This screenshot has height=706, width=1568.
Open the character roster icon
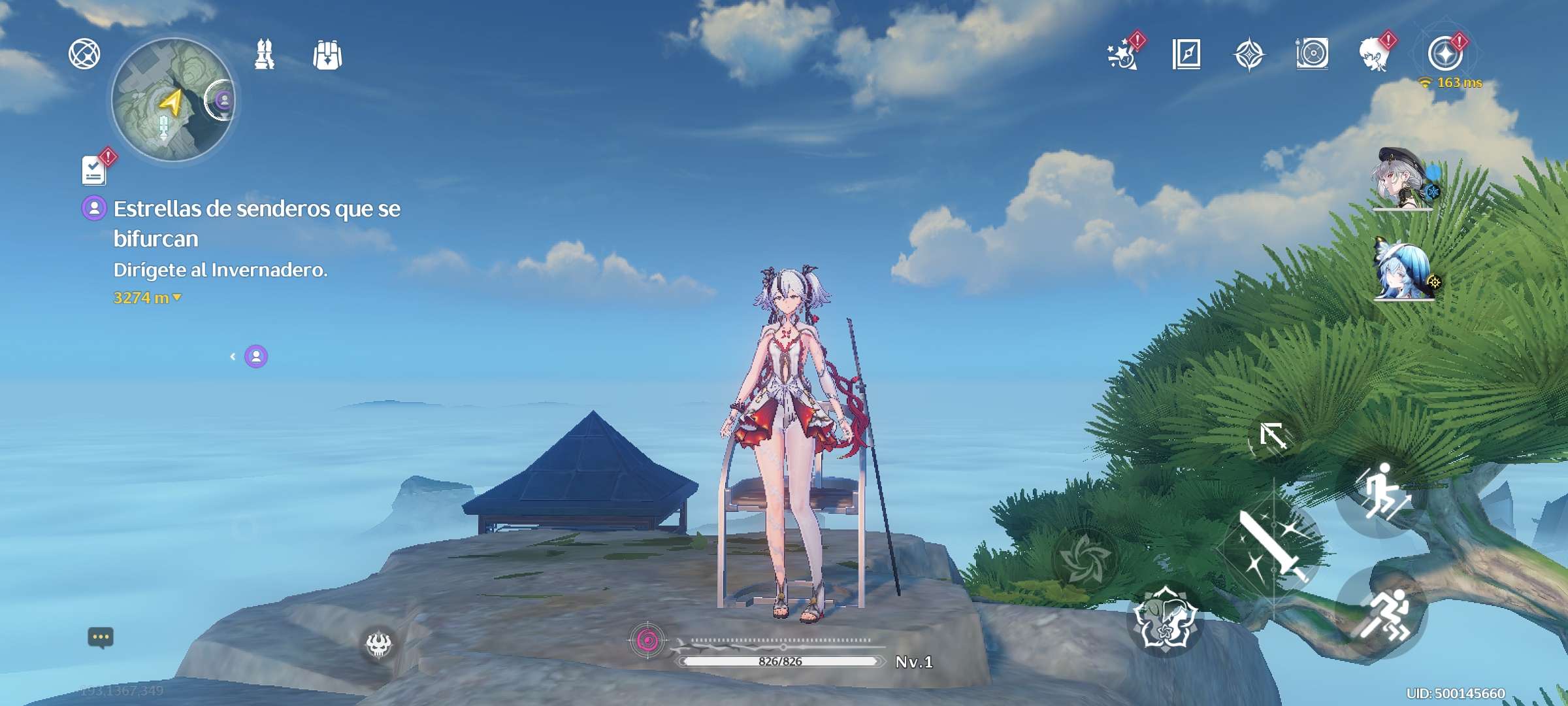pos(264,54)
